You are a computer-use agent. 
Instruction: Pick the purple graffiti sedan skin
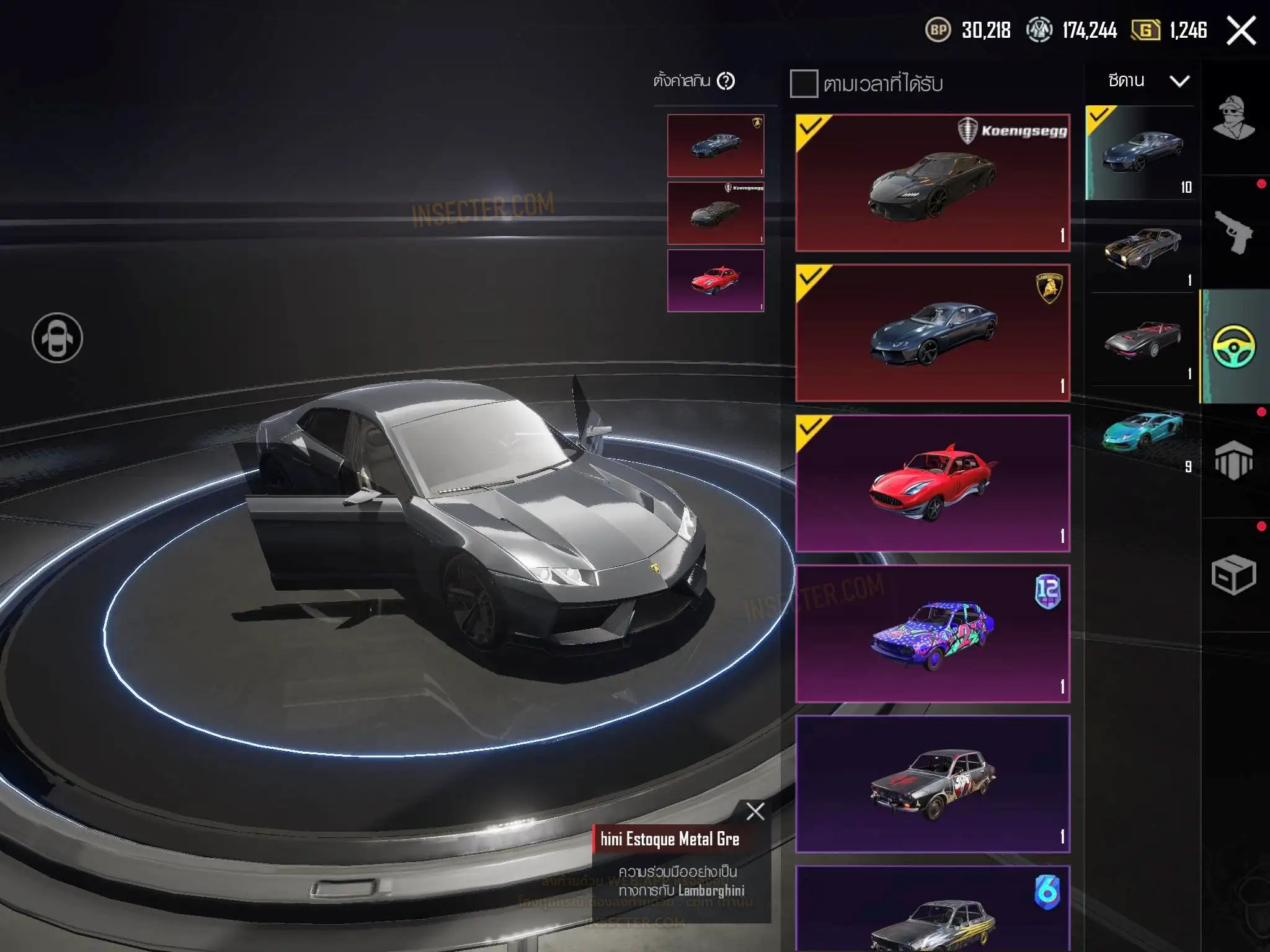click(x=932, y=633)
